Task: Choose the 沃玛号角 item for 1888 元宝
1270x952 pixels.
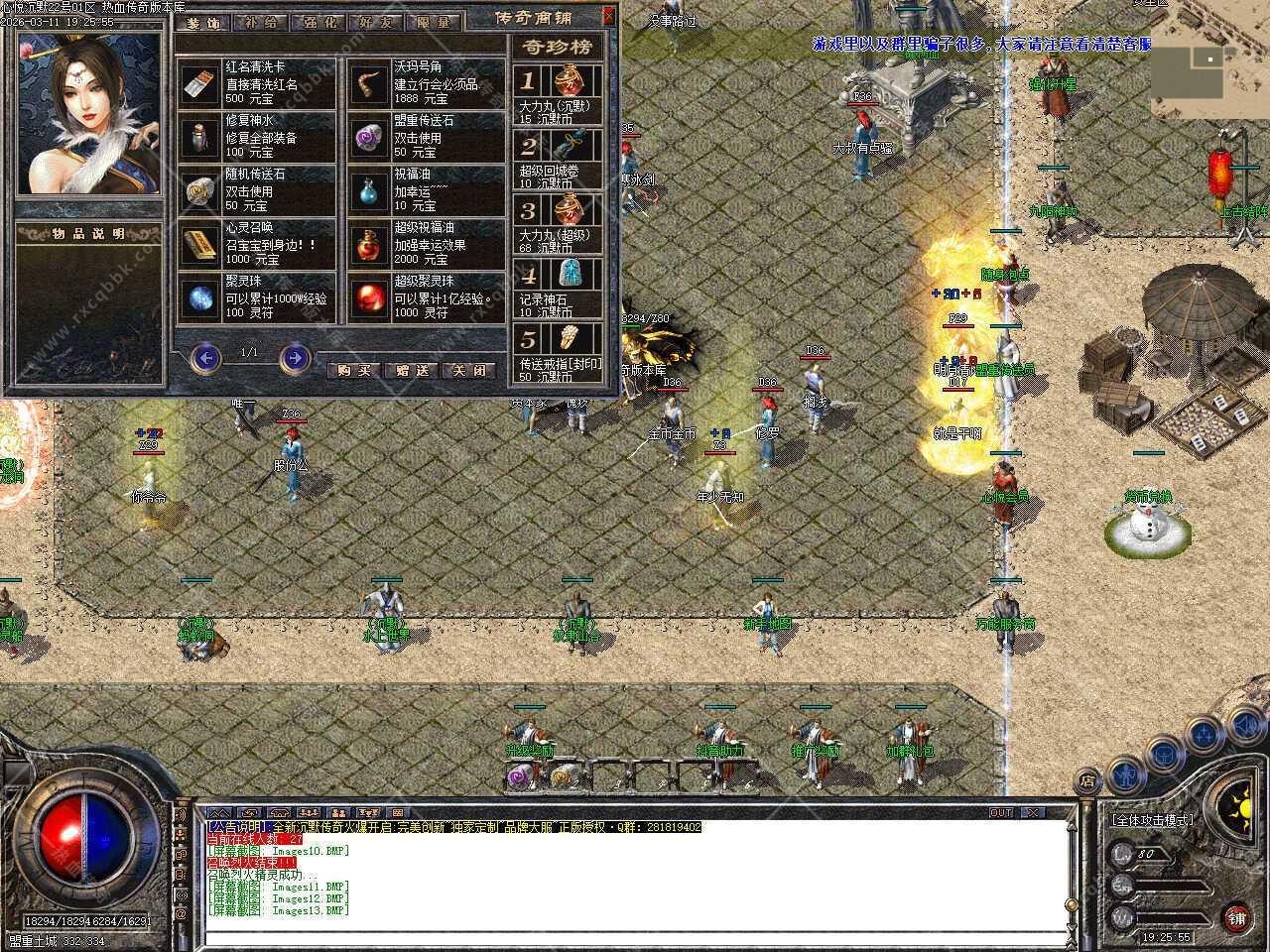Action: [x=427, y=83]
